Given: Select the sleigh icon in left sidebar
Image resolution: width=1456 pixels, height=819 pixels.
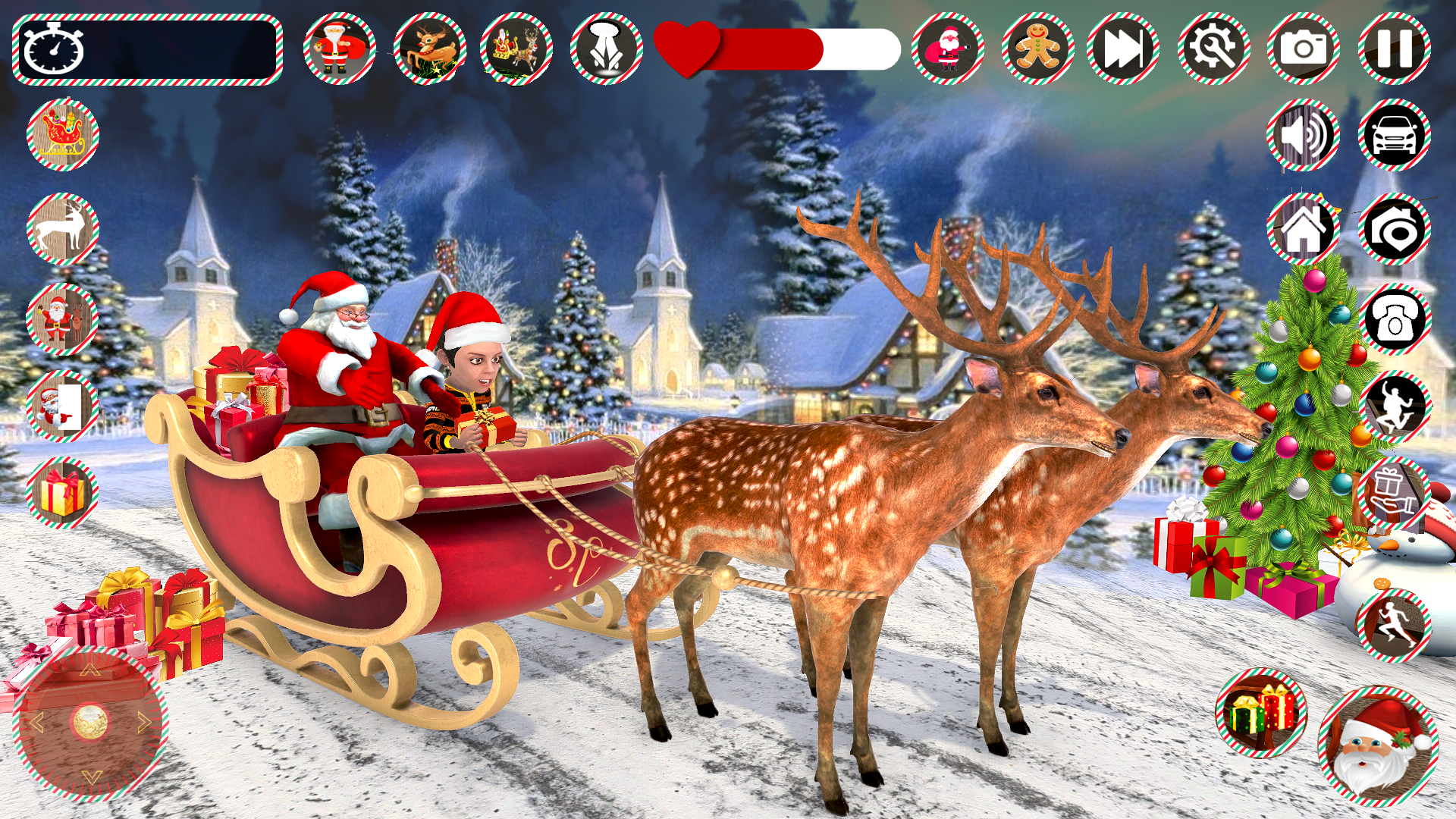Looking at the screenshot, I should (x=64, y=135).
